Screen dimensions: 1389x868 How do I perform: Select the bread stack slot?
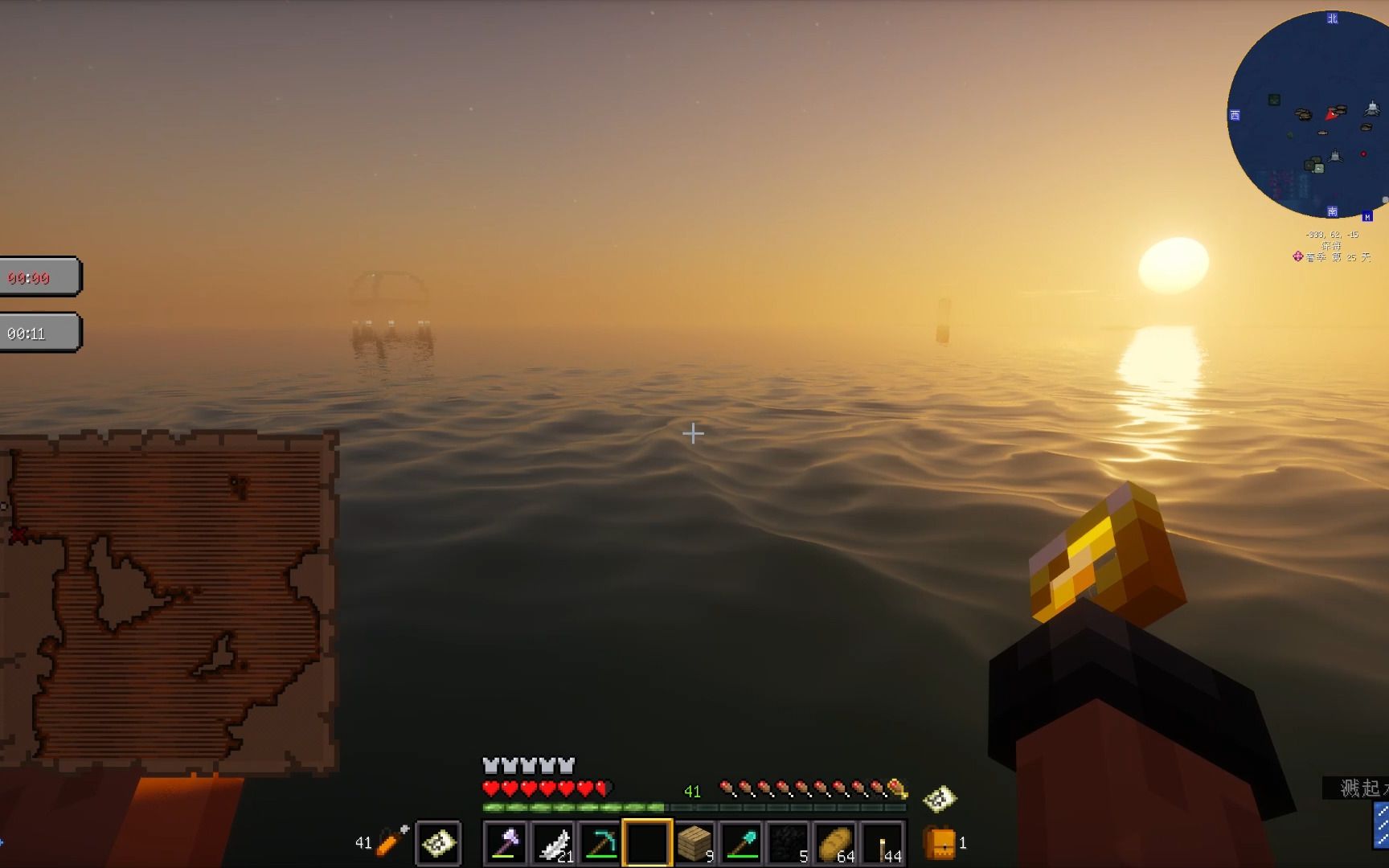coord(836,842)
